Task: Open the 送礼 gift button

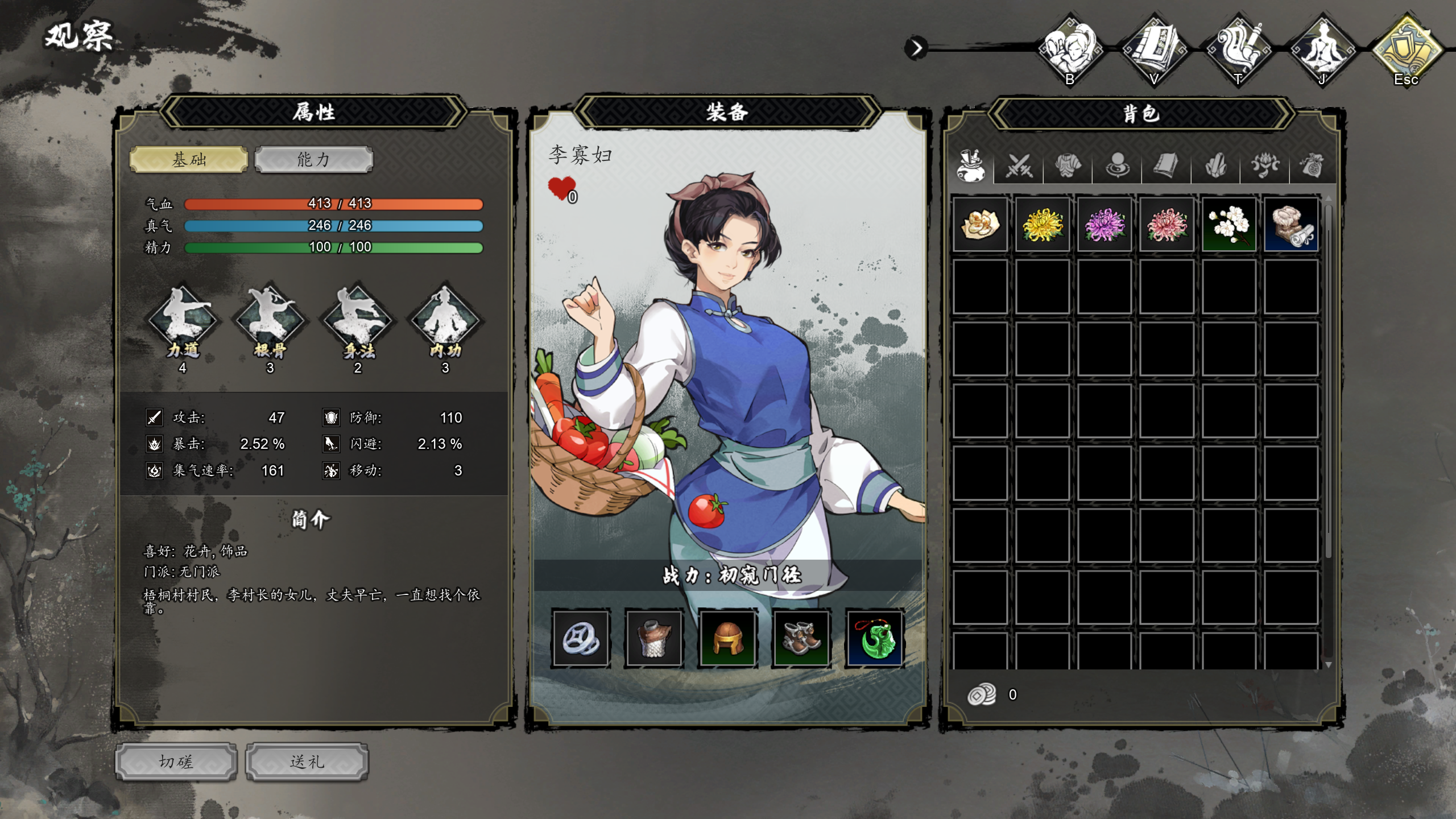Action: pos(307,762)
